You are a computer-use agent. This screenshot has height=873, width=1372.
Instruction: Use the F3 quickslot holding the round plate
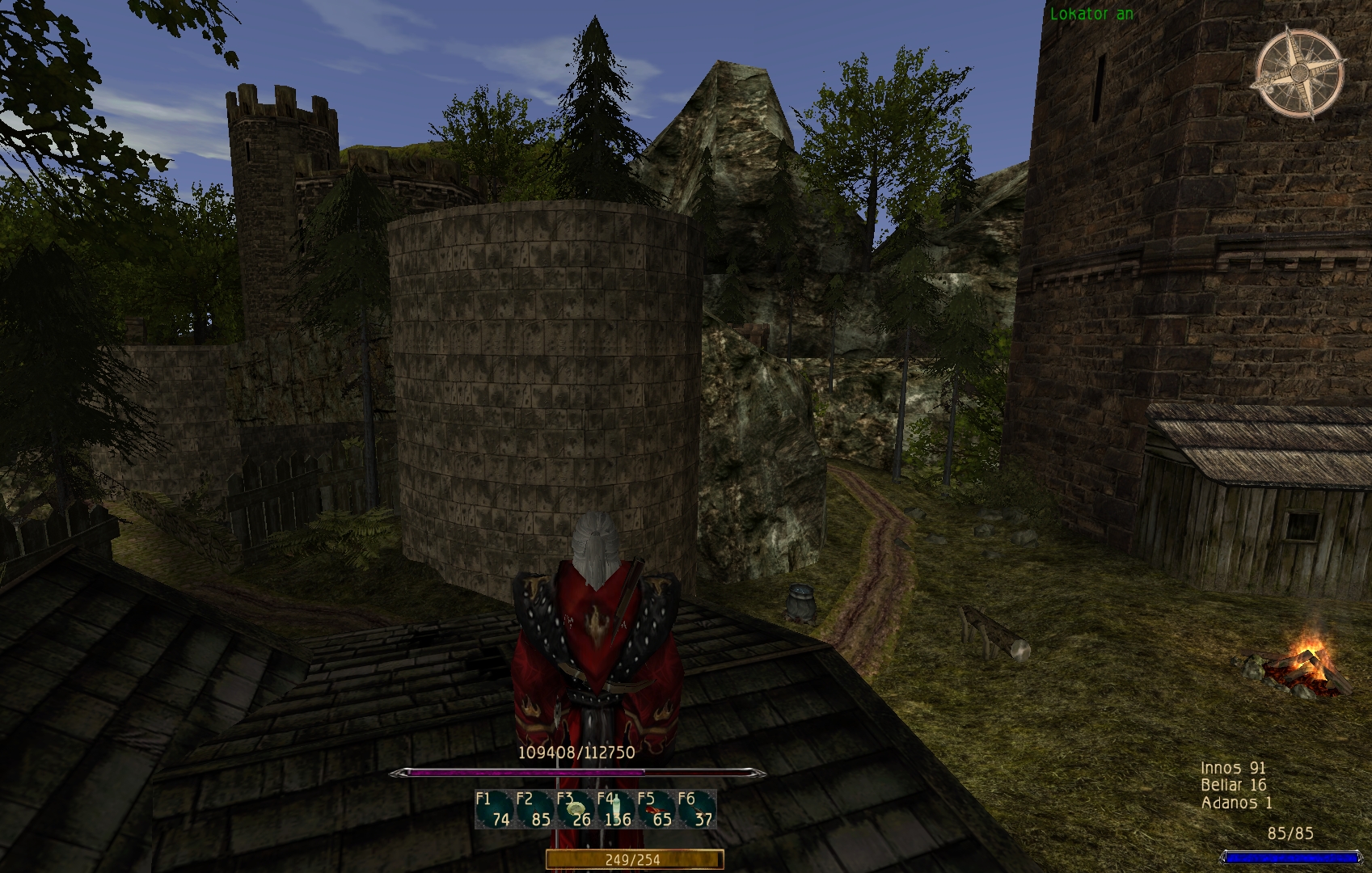point(575,809)
